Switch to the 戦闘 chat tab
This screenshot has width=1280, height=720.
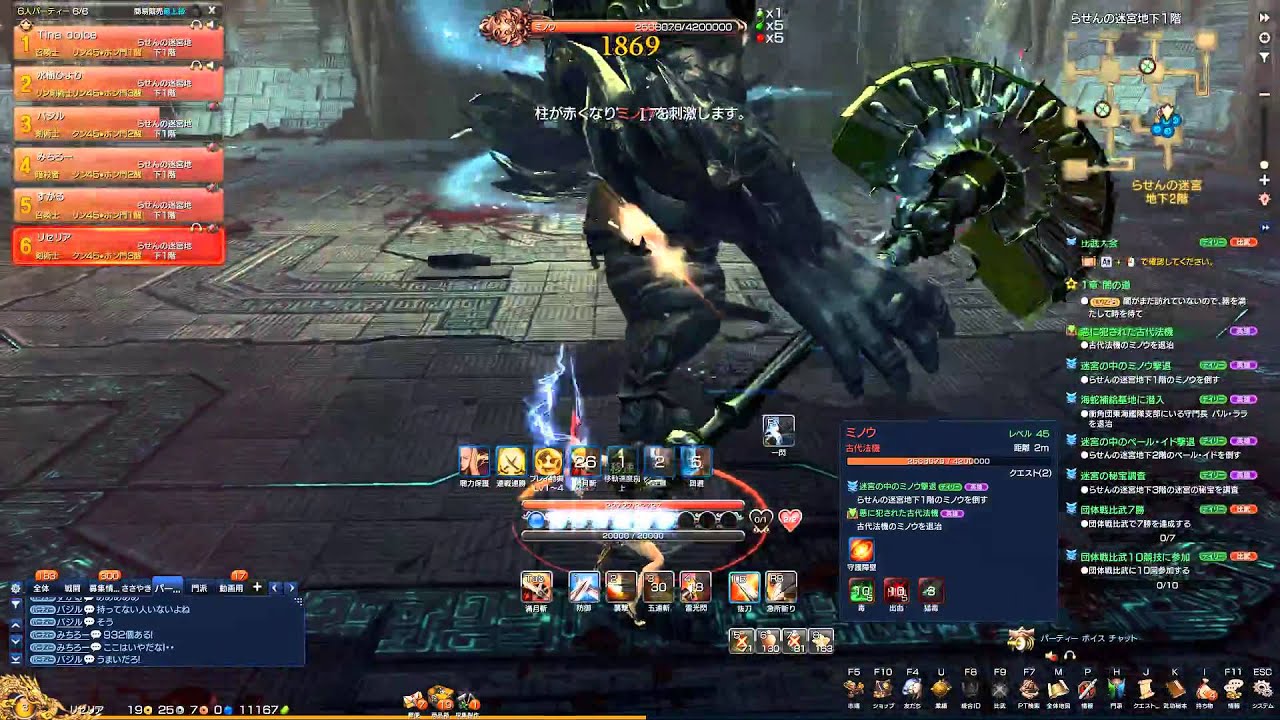click(x=72, y=589)
